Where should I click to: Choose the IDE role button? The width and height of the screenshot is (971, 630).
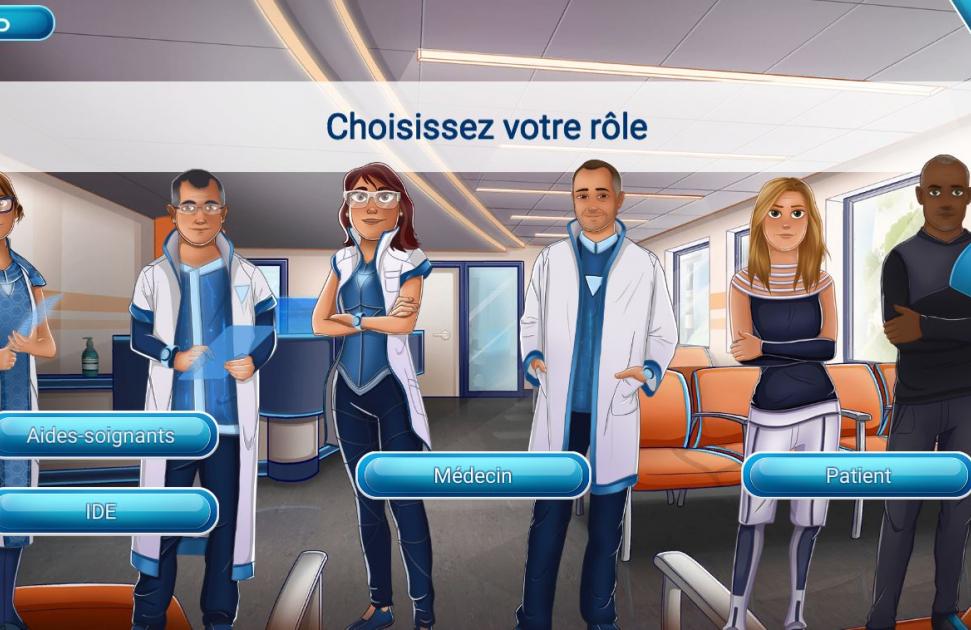point(103,512)
